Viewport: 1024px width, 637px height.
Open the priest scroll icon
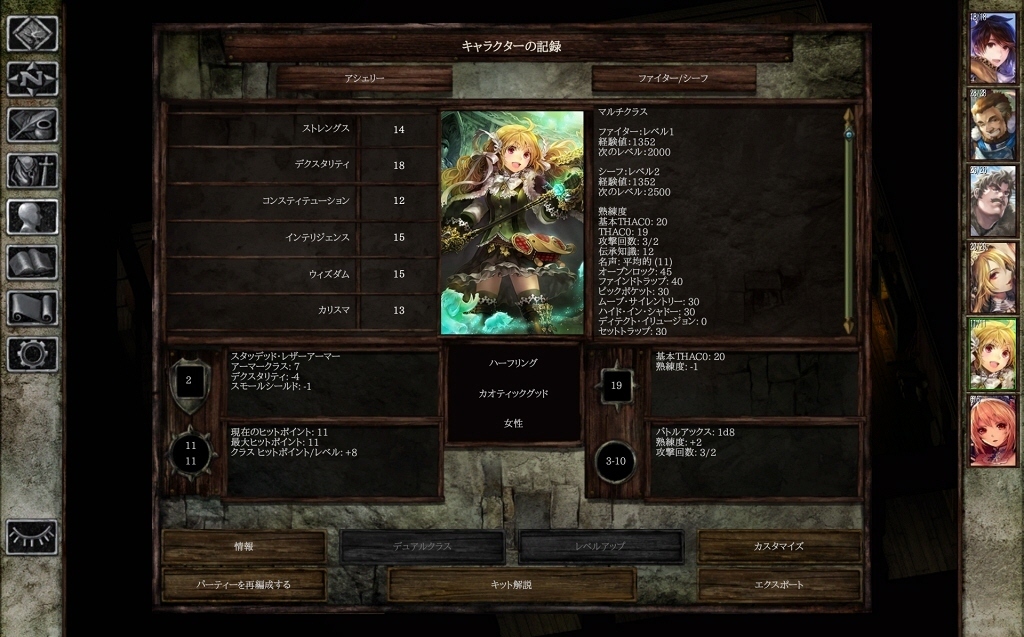(32, 308)
